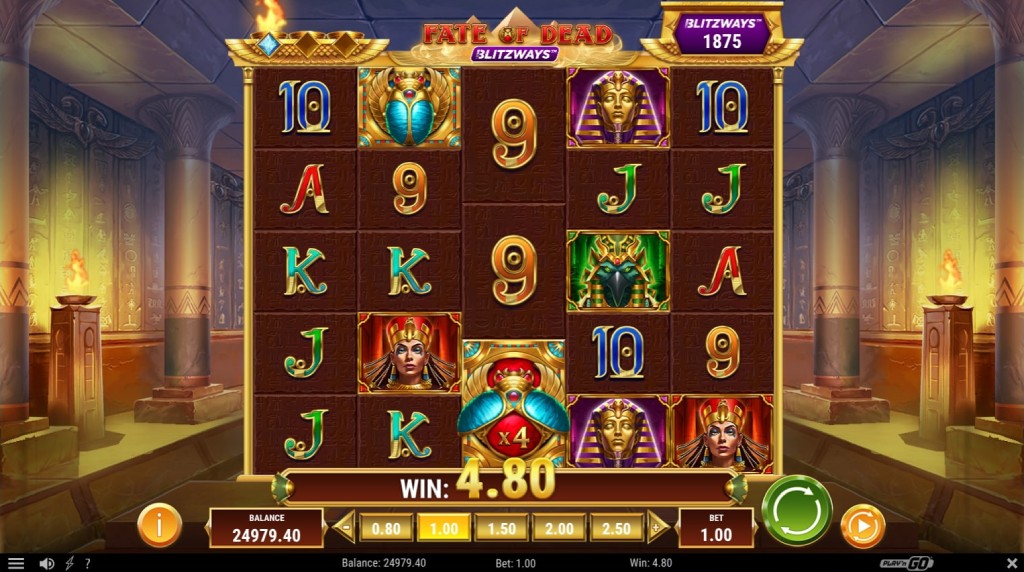The width and height of the screenshot is (1024, 572).
Task: Toggle the sound speaker icon
Action: point(46,563)
